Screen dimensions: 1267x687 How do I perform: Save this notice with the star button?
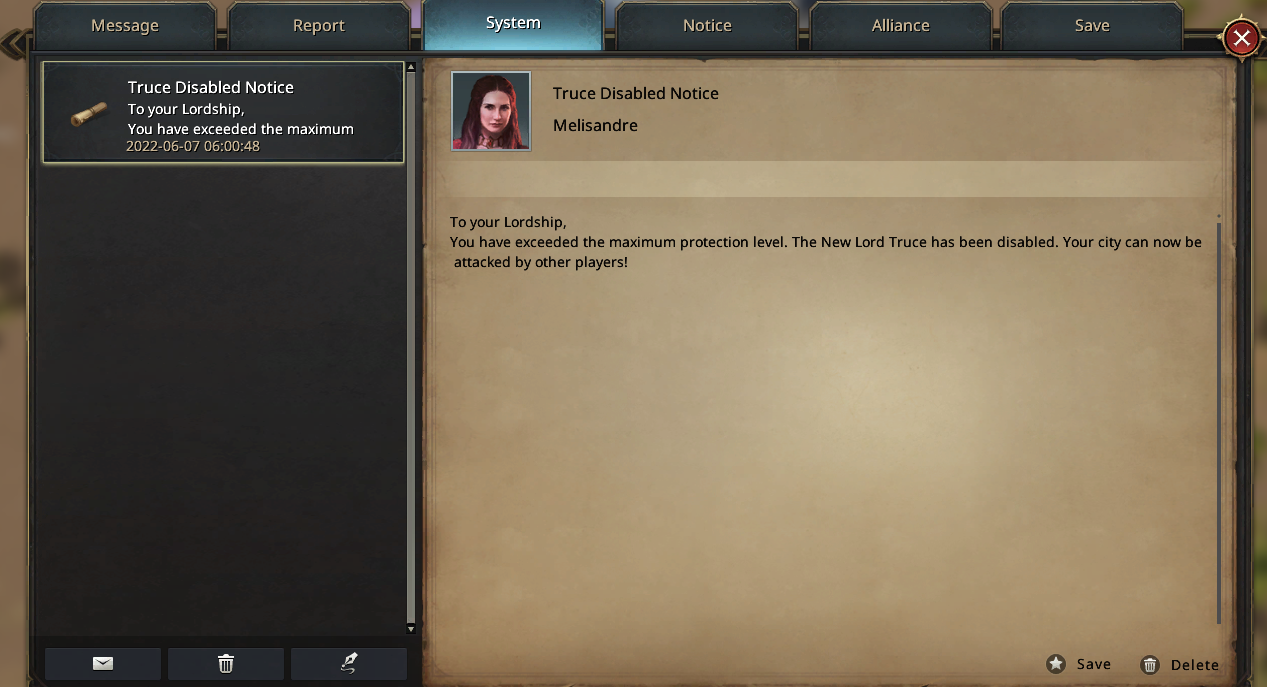click(1079, 664)
